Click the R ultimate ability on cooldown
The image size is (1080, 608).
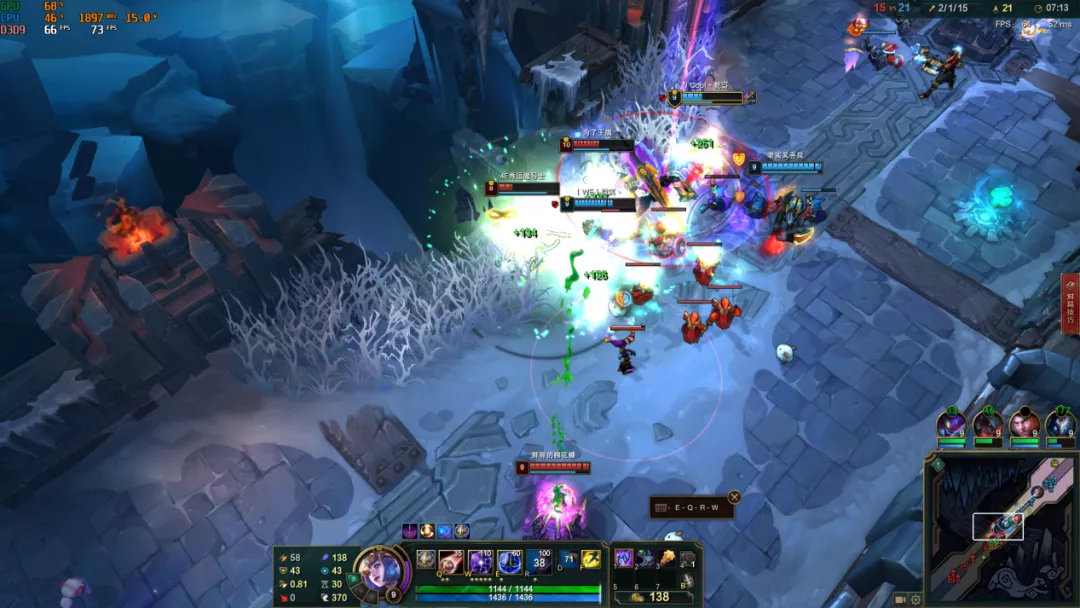(x=540, y=561)
